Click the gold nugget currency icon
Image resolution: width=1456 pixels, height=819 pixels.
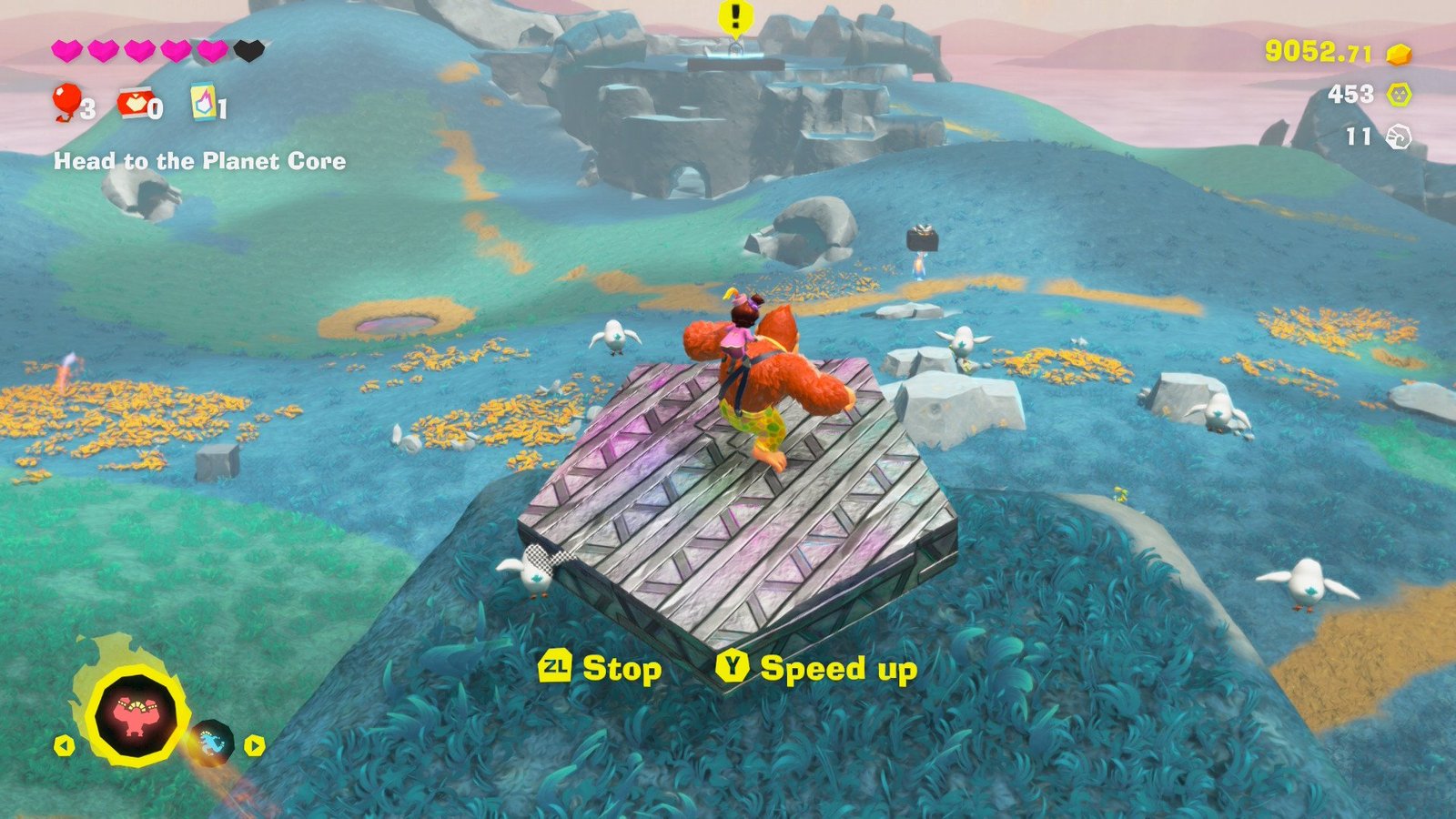tap(1399, 55)
